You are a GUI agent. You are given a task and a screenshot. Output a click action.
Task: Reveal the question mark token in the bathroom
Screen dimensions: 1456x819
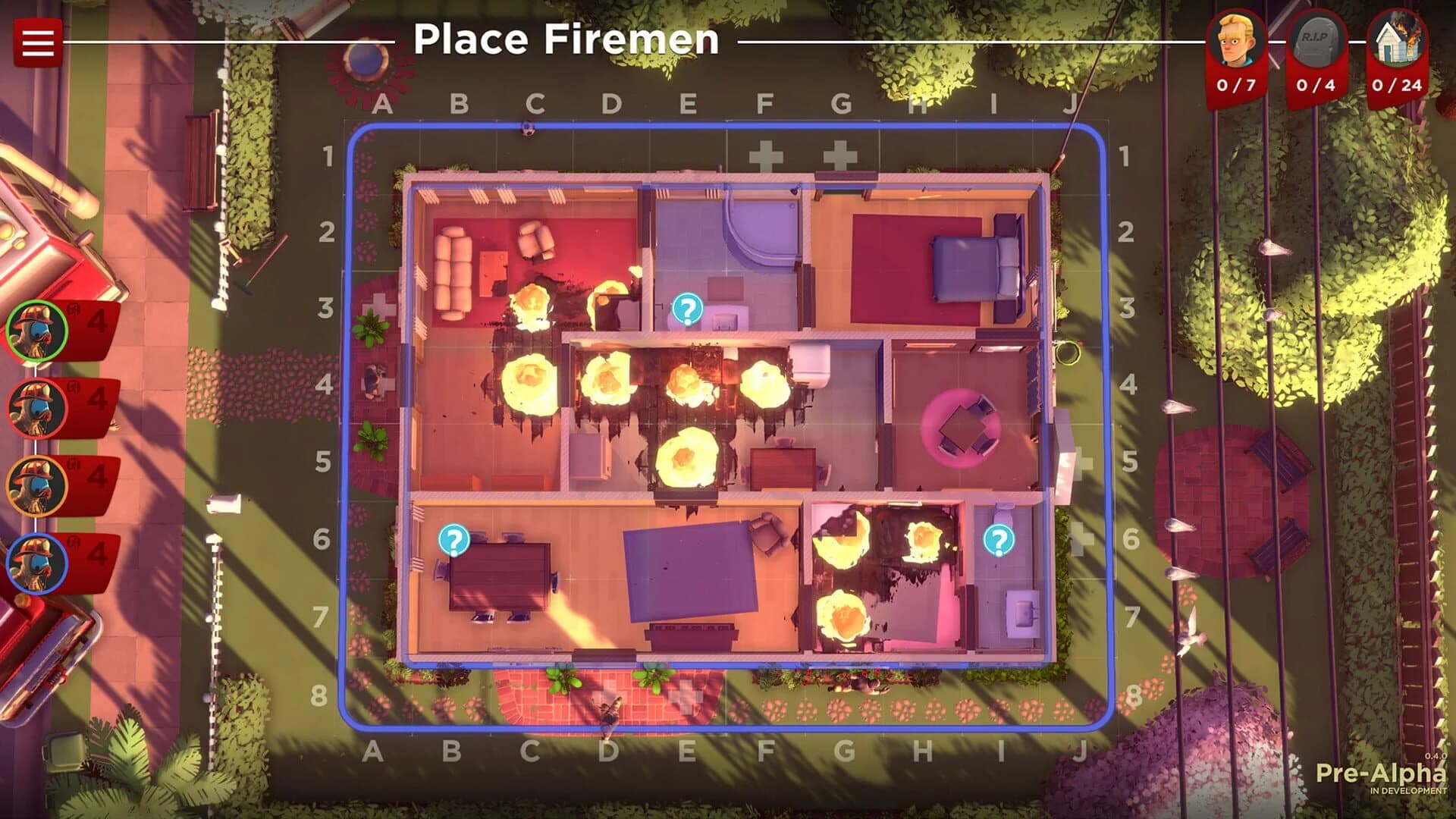[686, 309]
